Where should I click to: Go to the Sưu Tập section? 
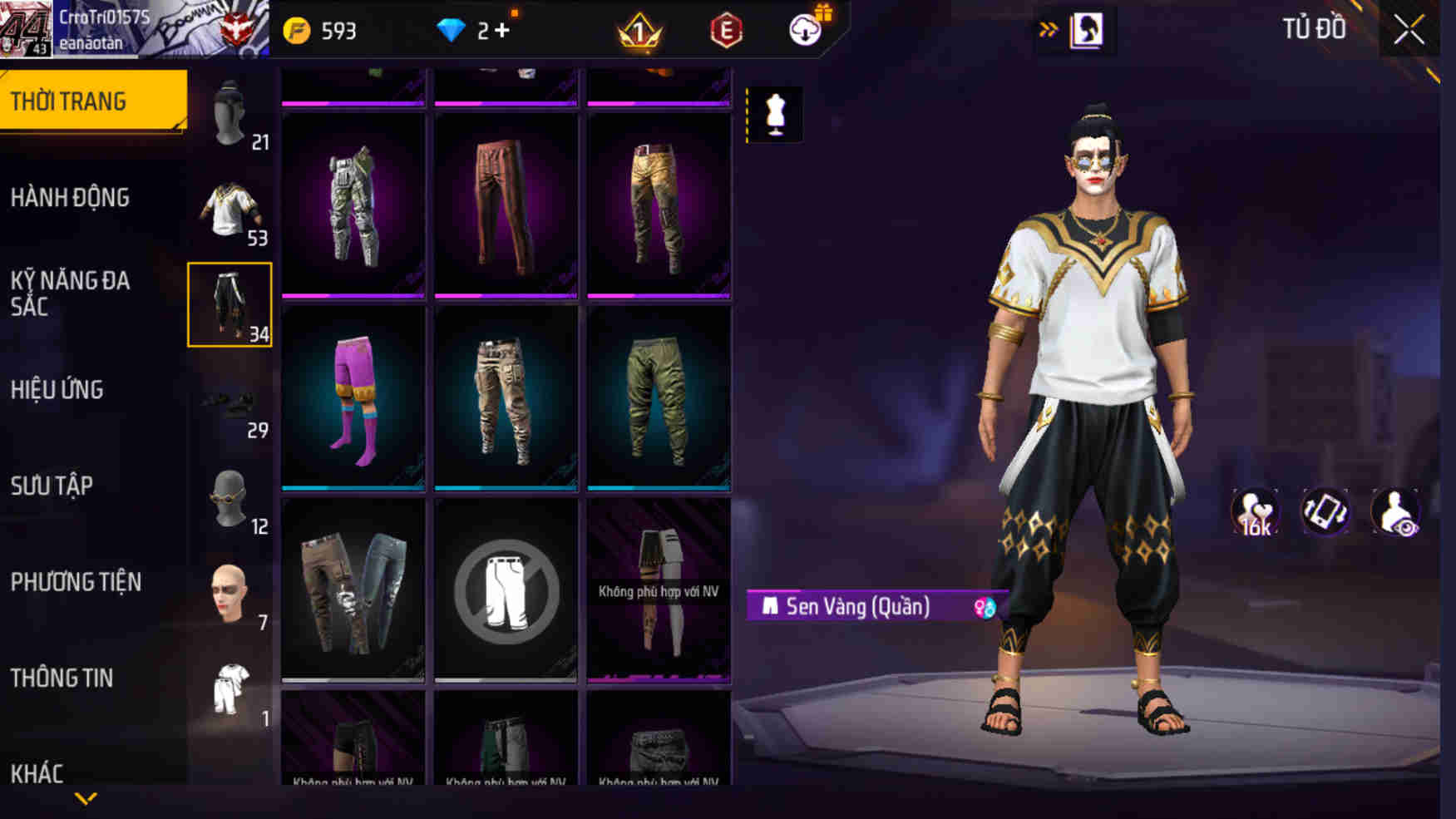coord(52,486)
